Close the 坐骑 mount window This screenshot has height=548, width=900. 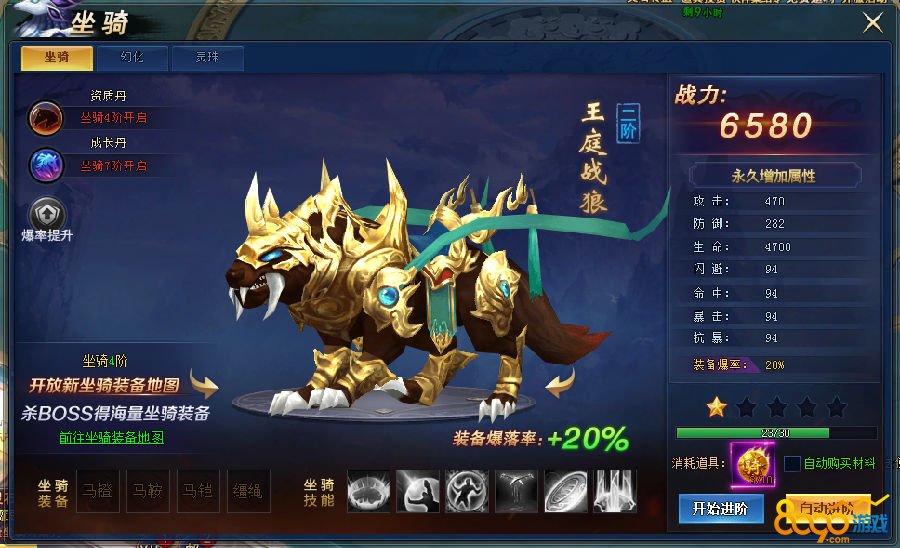(x=873, y=22)
